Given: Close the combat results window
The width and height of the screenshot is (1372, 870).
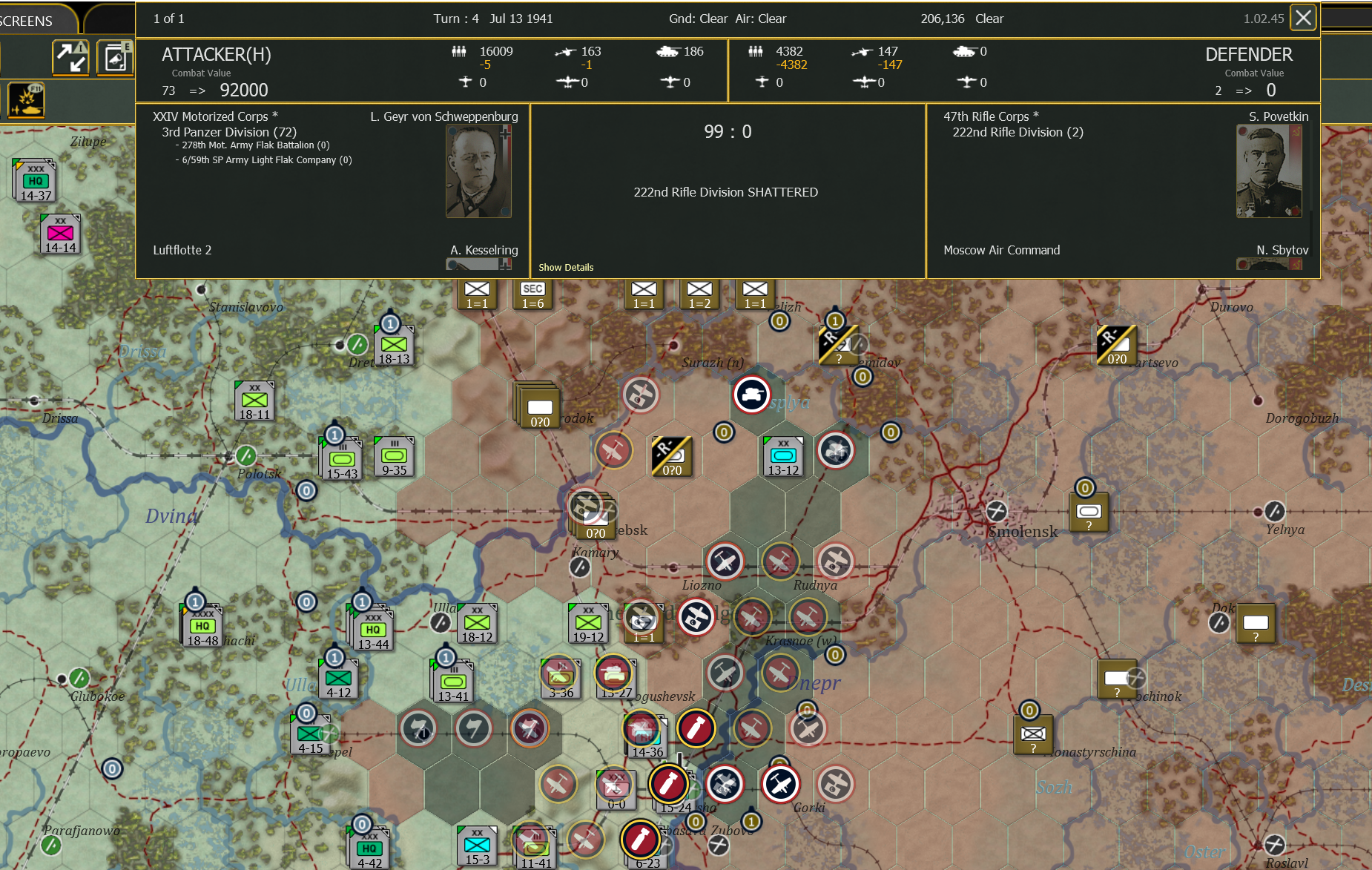Looking at the screenshot, I should click(1303, 17).
